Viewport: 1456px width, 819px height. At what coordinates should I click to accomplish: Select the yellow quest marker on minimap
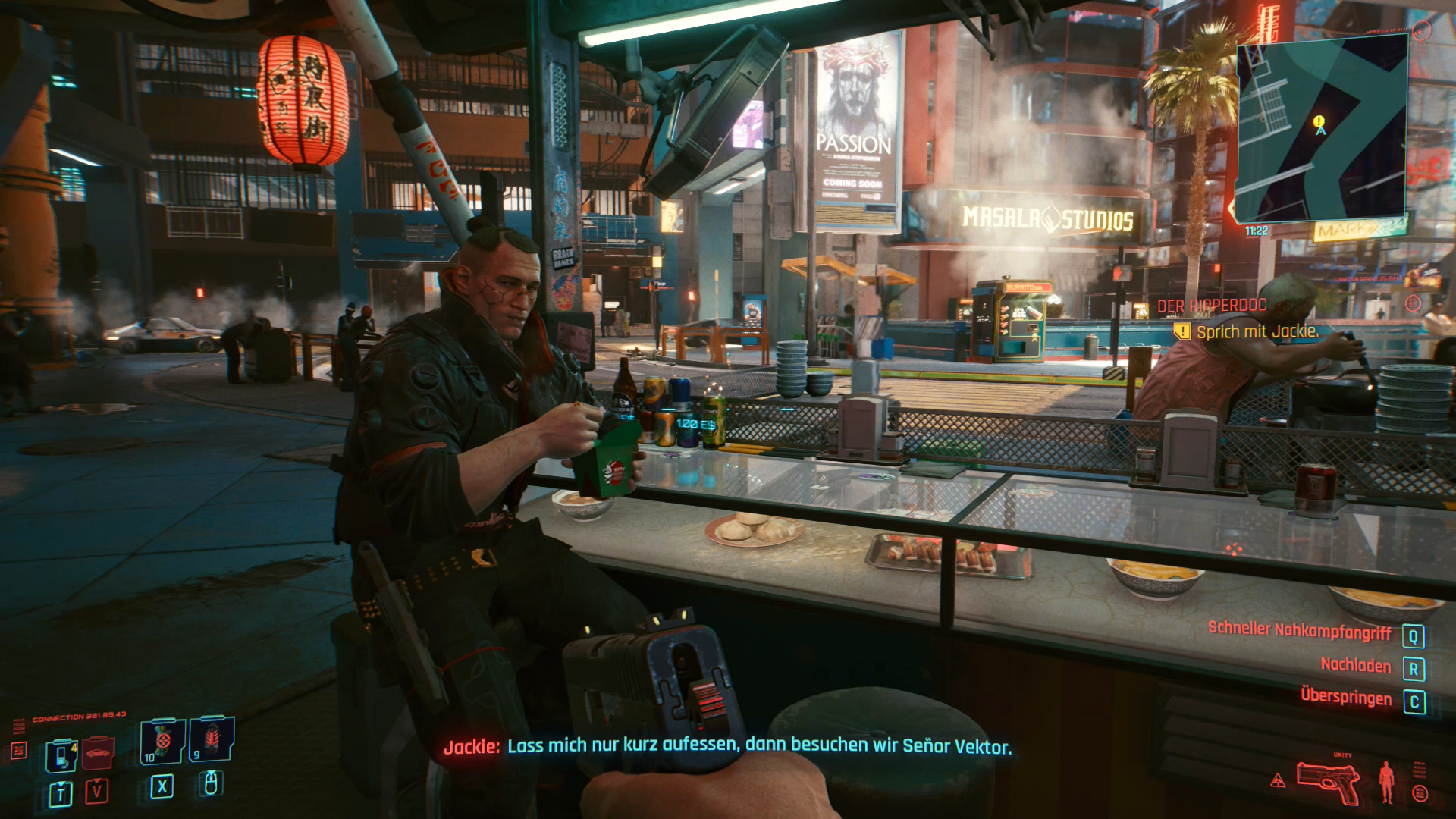[x=1319, y=121]
